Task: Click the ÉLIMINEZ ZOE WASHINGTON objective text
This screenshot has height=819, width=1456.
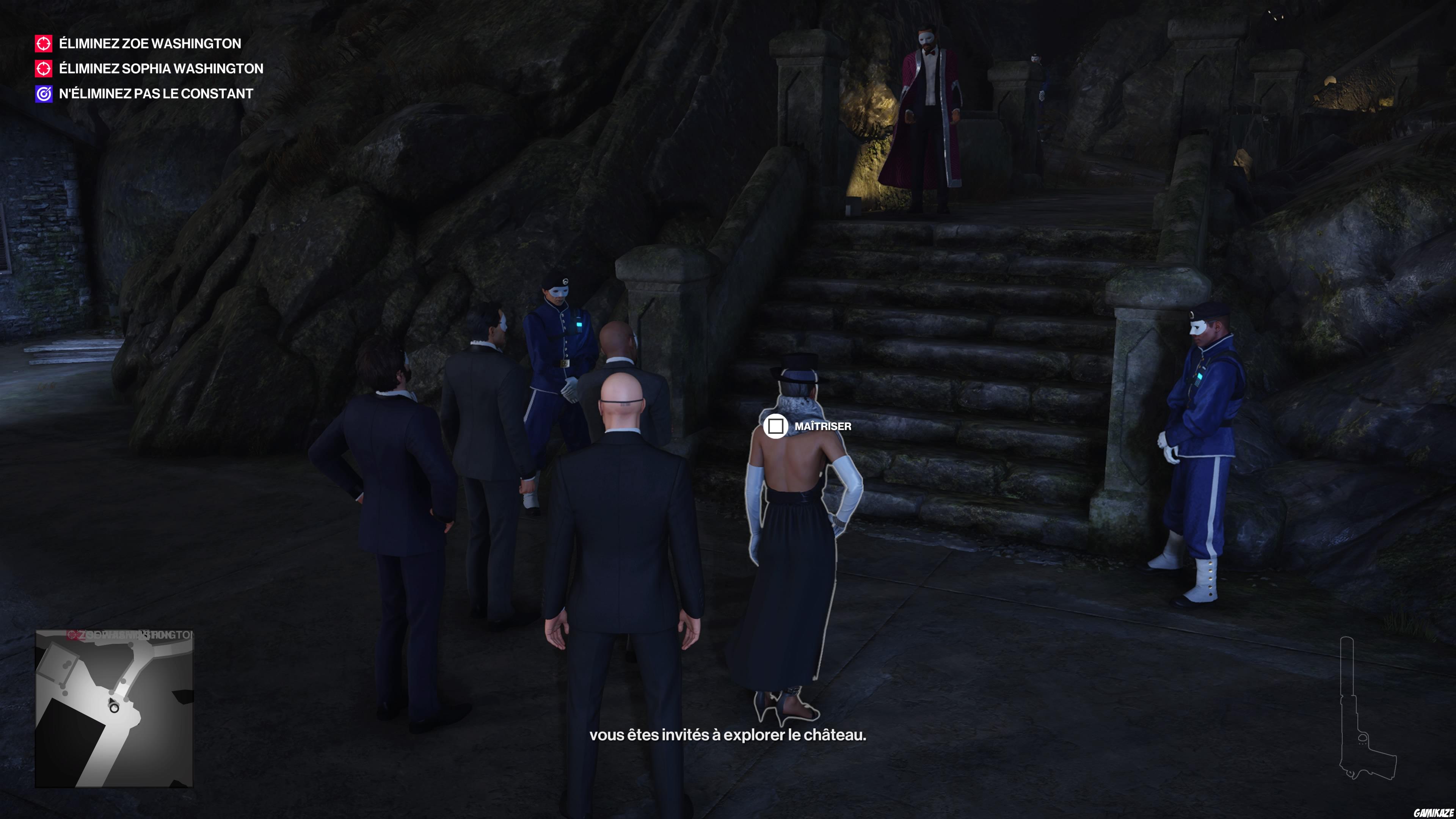Action: (x=148, y=44)
